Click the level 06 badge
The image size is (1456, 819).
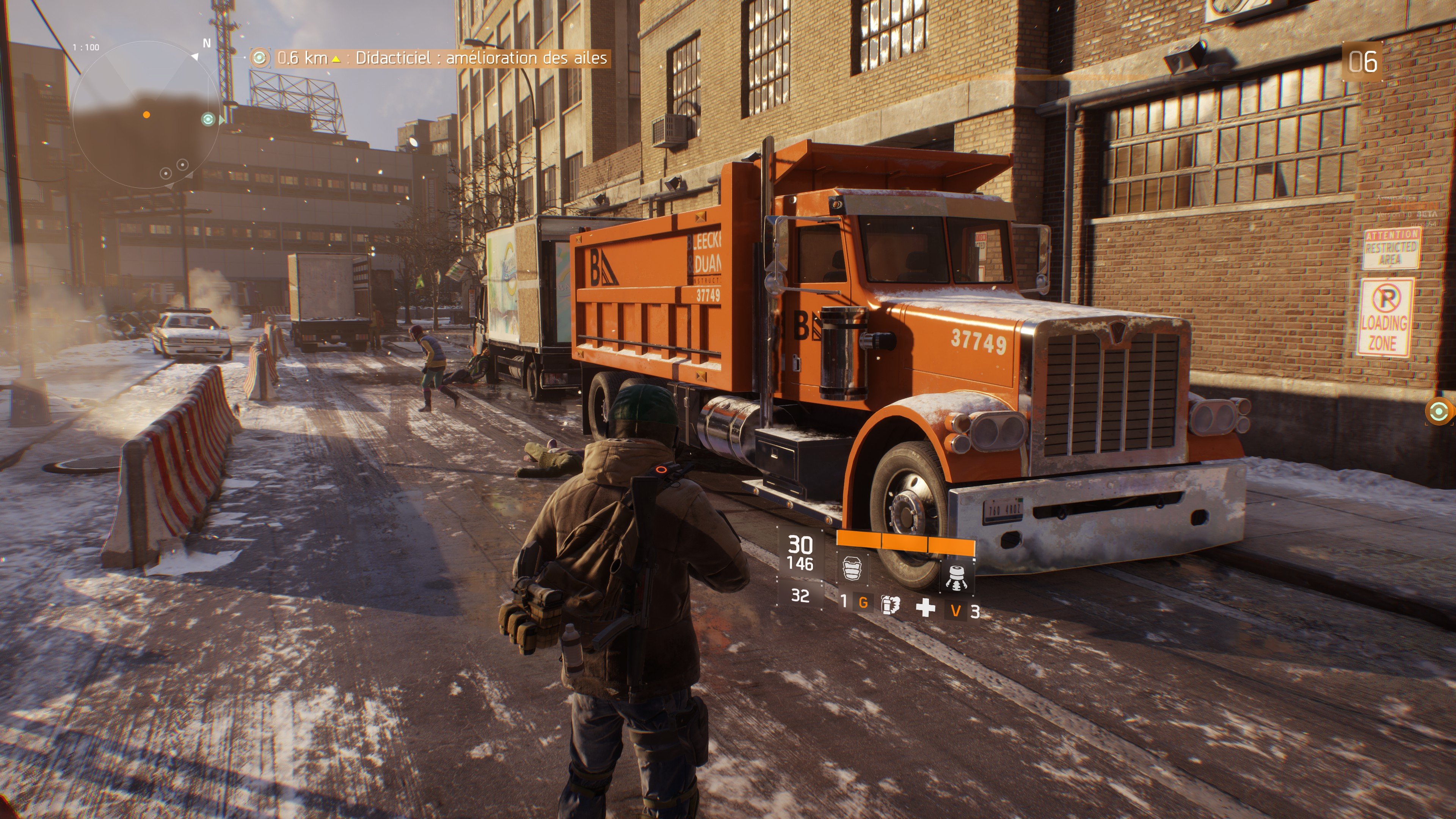pos(1363,61)
